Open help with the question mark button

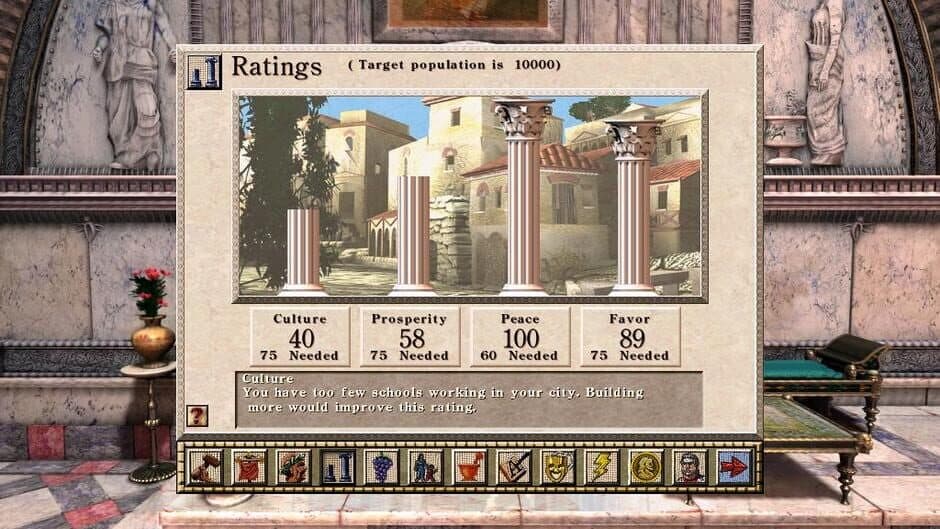[x=198, y=415]
